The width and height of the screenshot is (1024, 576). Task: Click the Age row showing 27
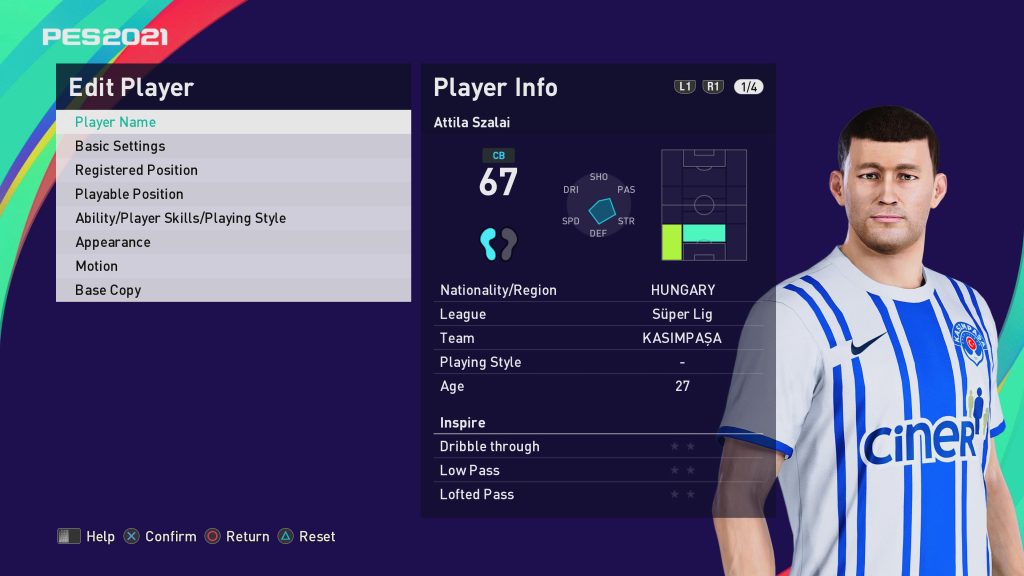(x=597, y=386)
